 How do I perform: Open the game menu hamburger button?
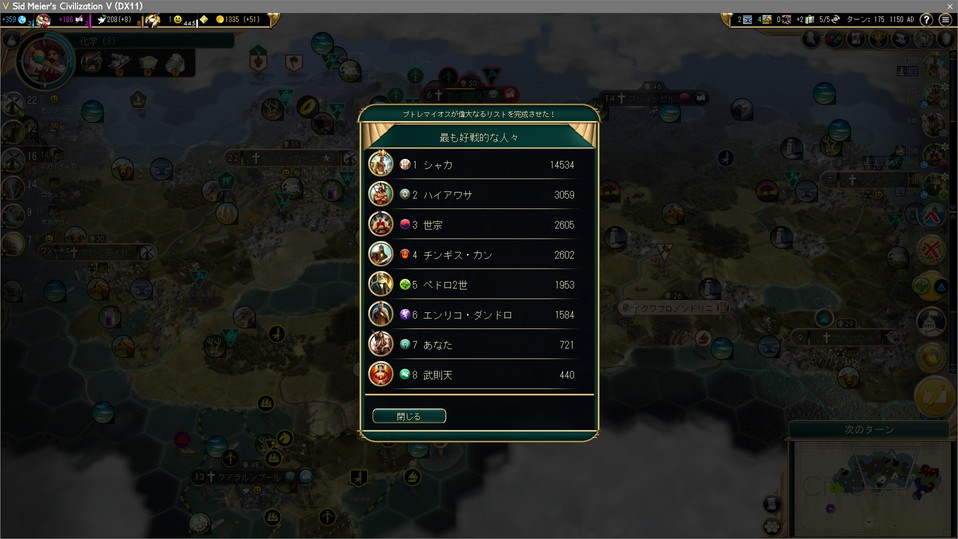click(945, 20)
